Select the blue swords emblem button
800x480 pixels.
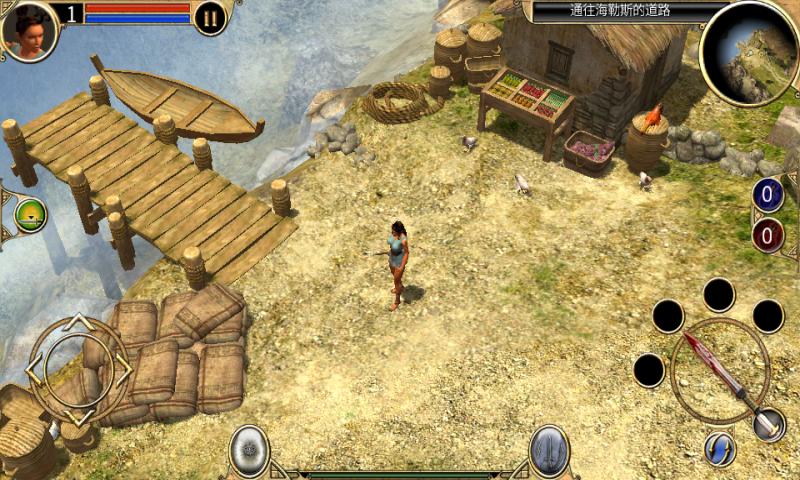click(549, 450)
